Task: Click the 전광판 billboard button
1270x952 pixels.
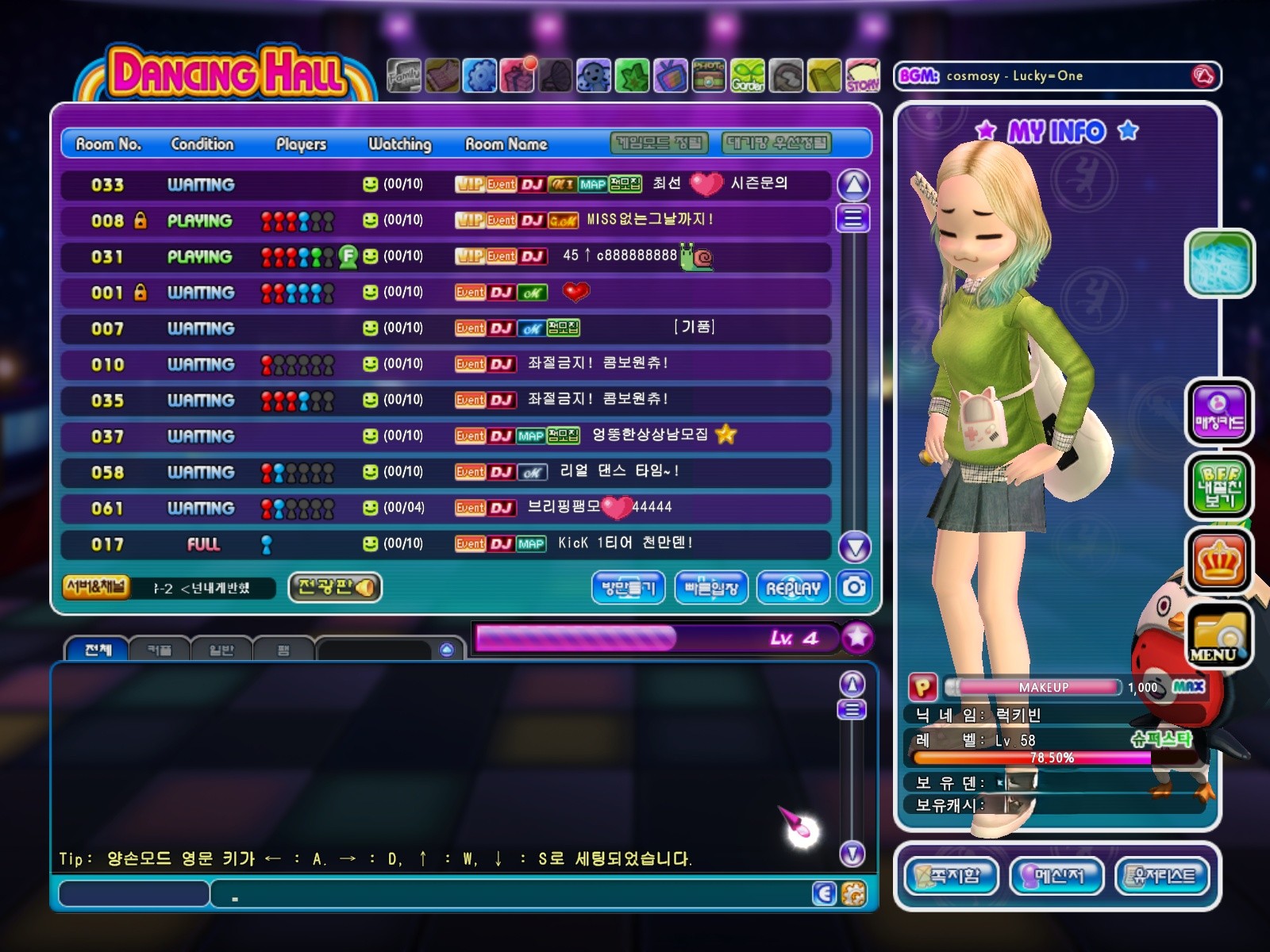Action: [334, 587]
